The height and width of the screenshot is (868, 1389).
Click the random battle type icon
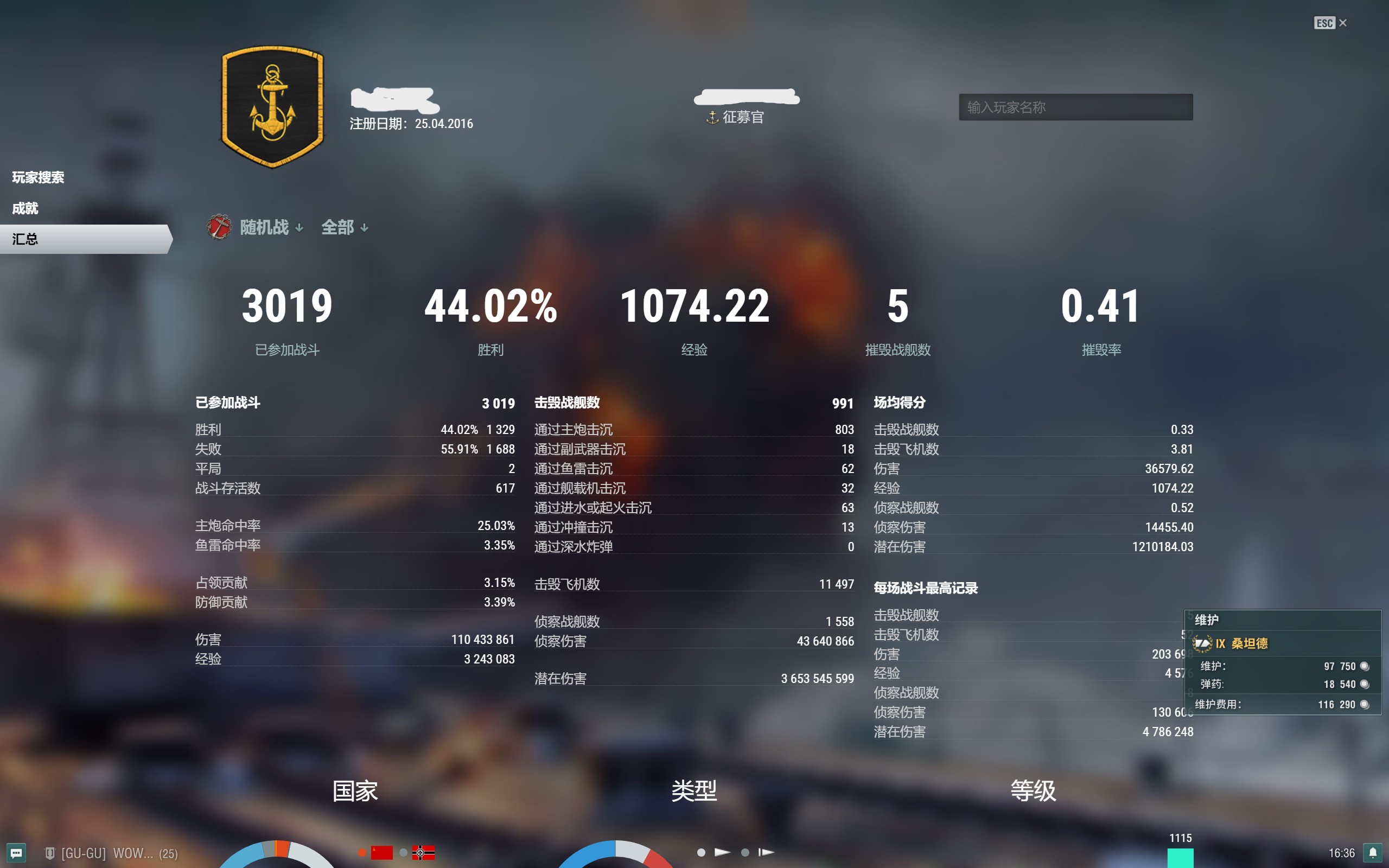(219, 227)
